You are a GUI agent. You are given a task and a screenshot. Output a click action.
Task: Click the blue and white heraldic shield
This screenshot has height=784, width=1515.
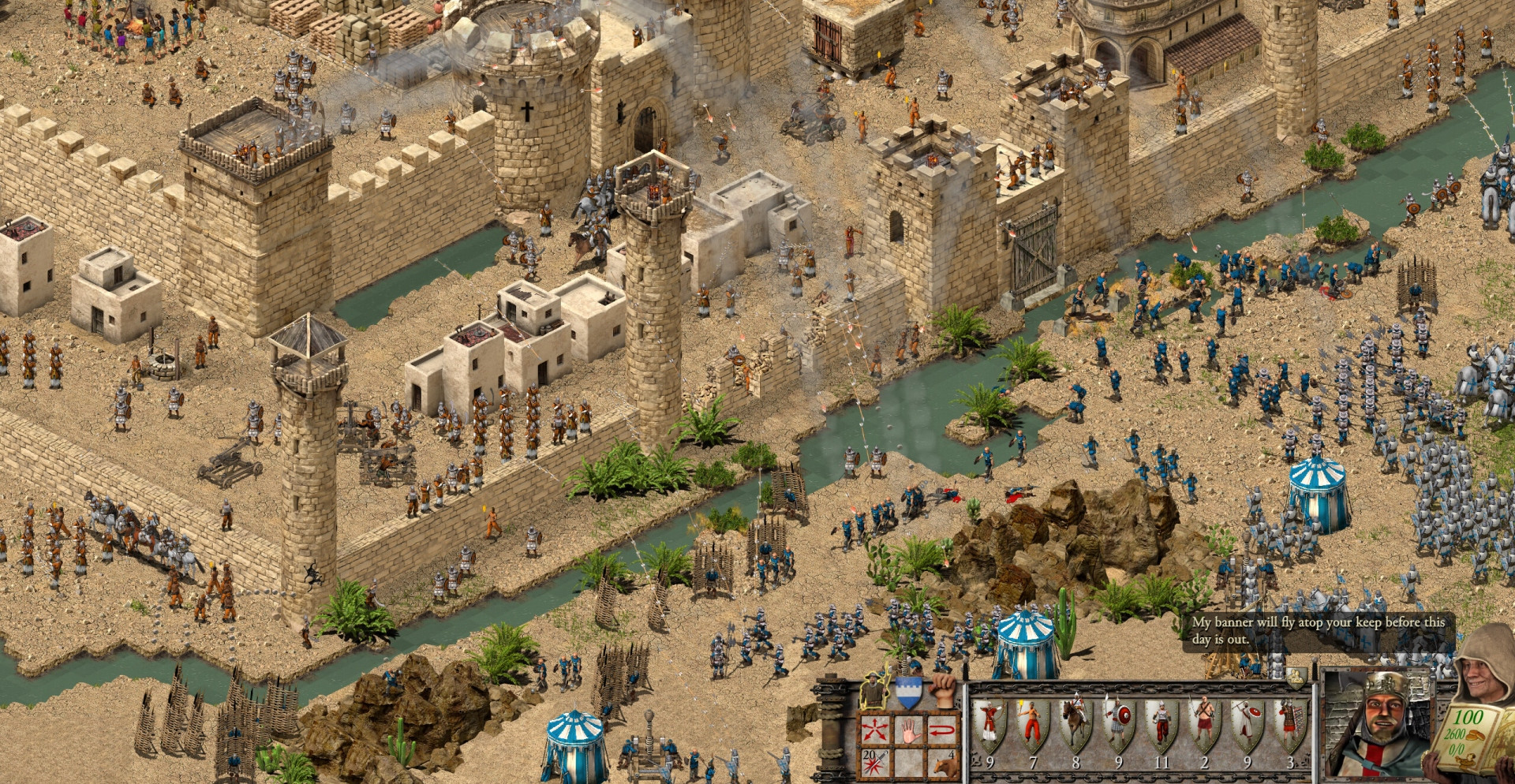[x=908, y=692]
